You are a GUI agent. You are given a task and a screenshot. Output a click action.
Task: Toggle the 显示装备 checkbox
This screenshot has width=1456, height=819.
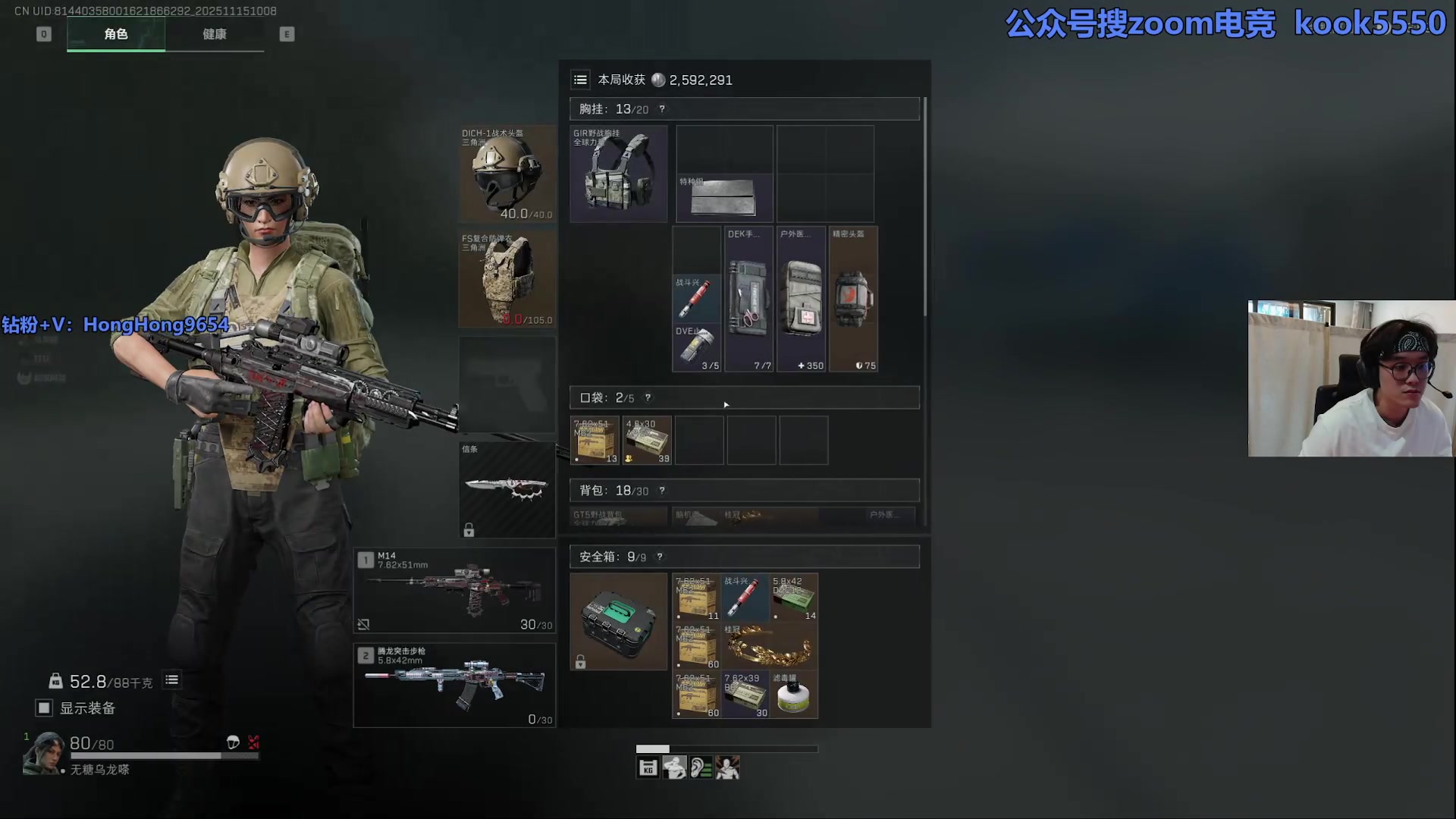point(44,708)
